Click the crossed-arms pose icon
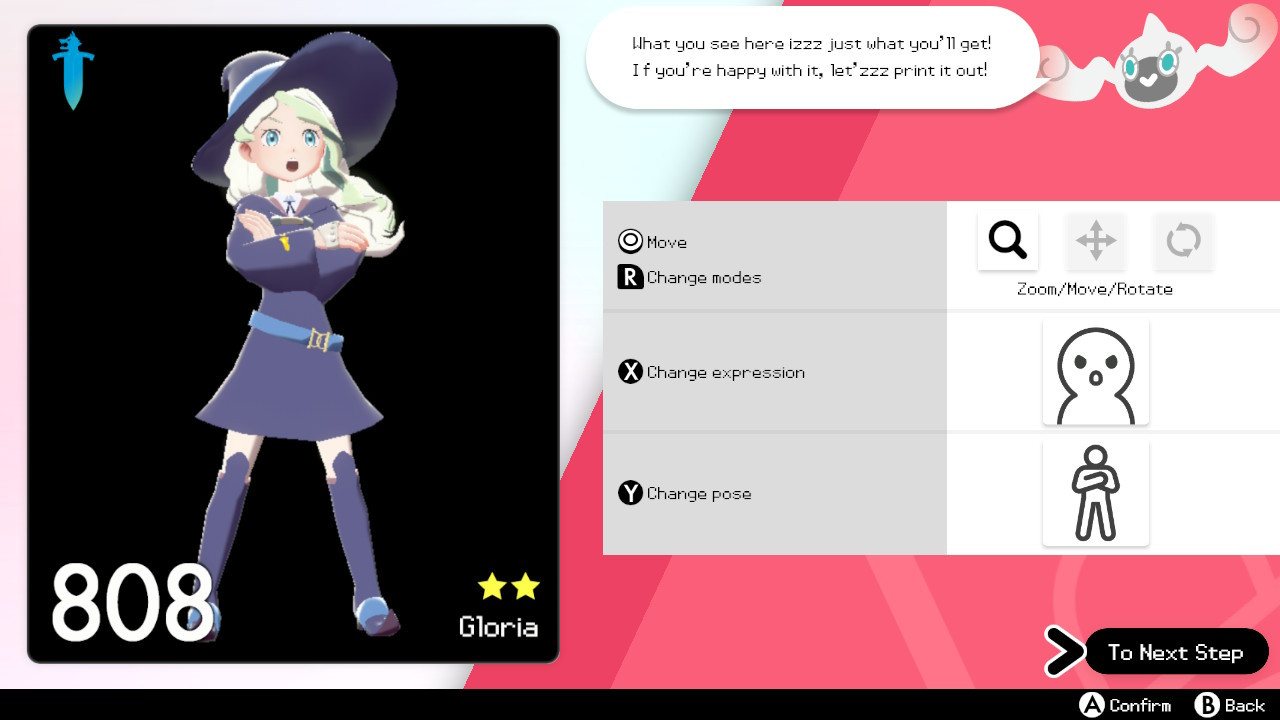Screen dimensions: 1280x720 pos(1095,492)
